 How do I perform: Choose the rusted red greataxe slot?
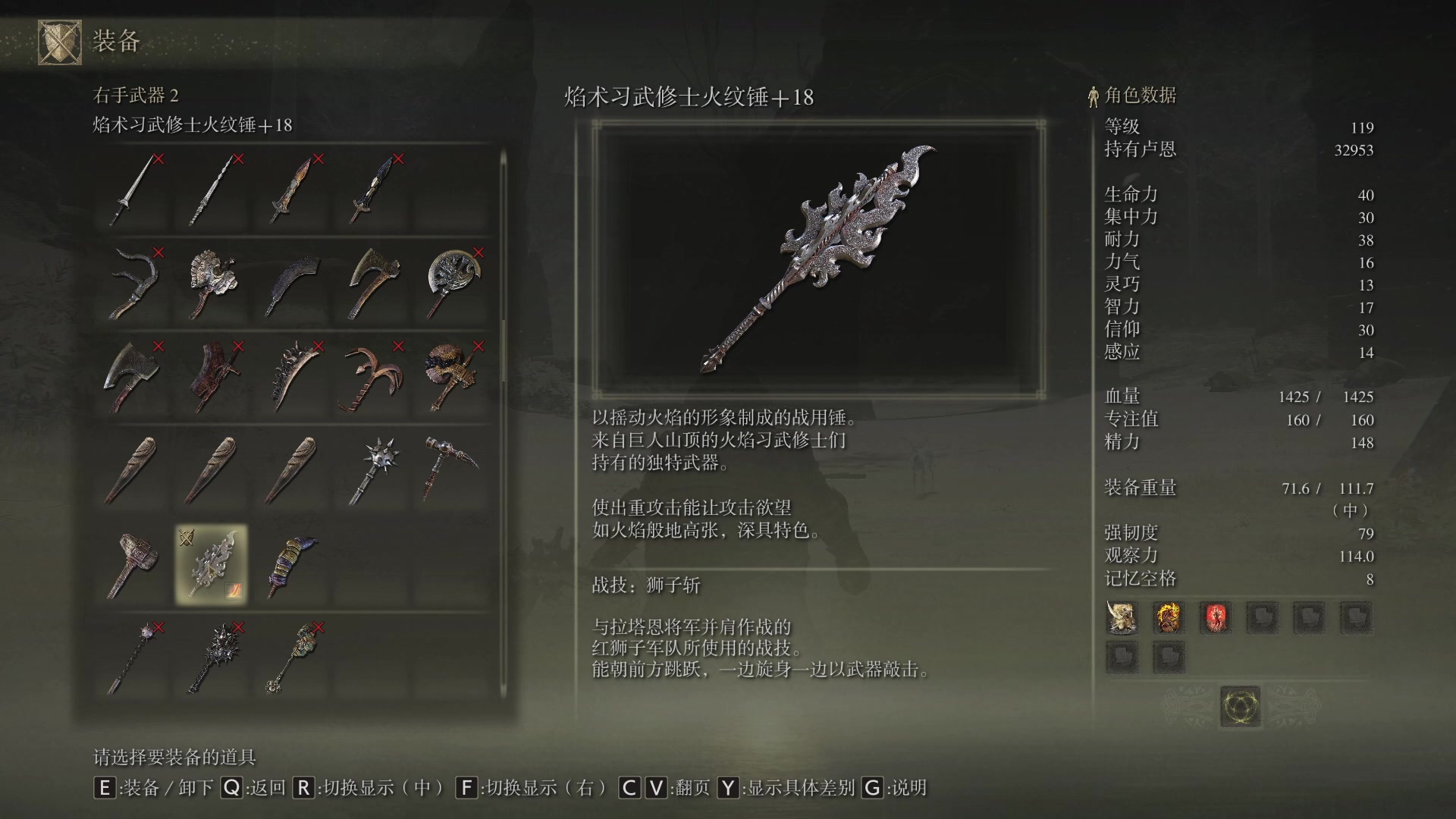click(212, 377)
